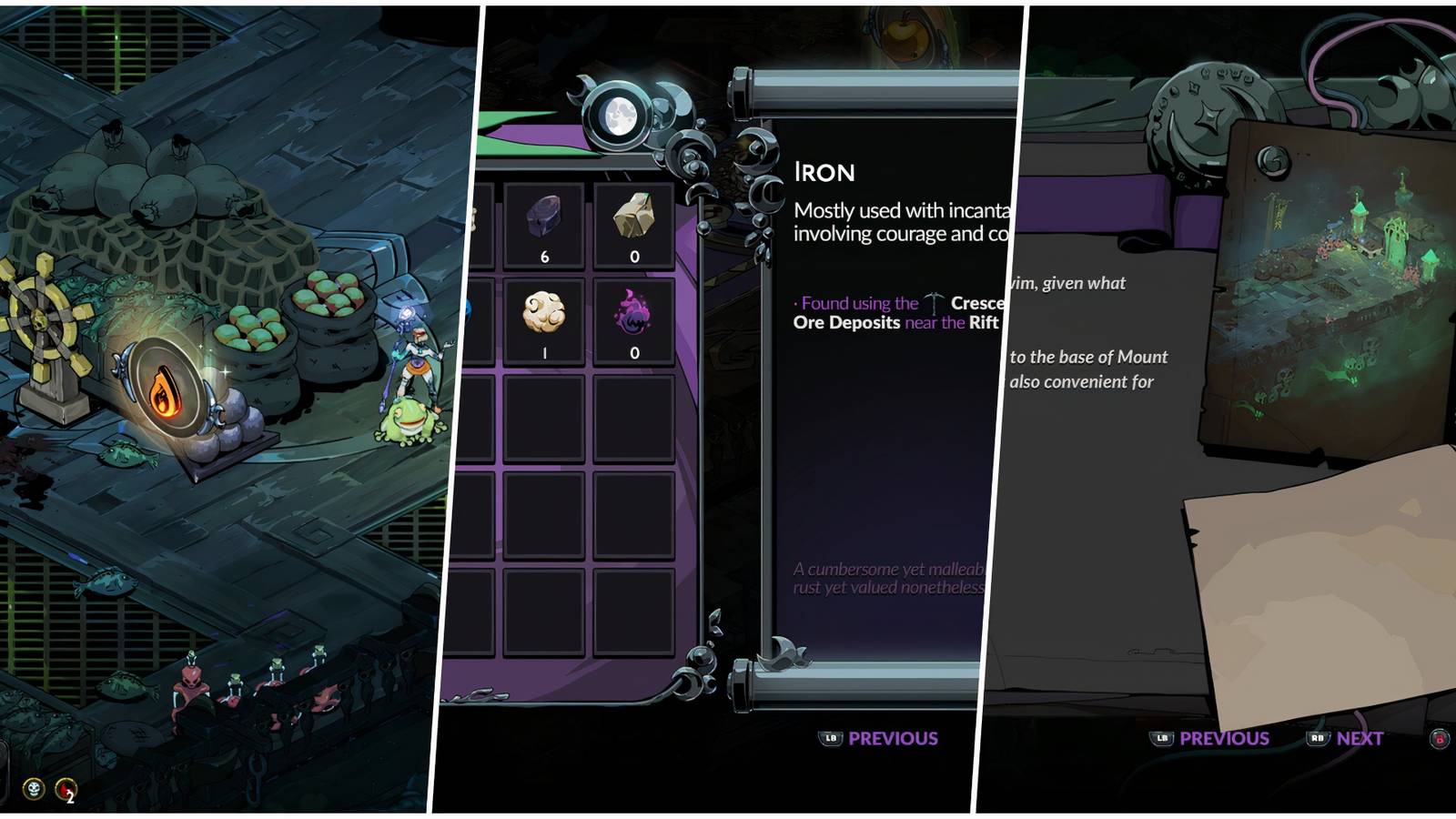Click the LB shoulder-button glyph beside Previous
This screenshot has width=1456, height=819.
click(x=831, y=739)
